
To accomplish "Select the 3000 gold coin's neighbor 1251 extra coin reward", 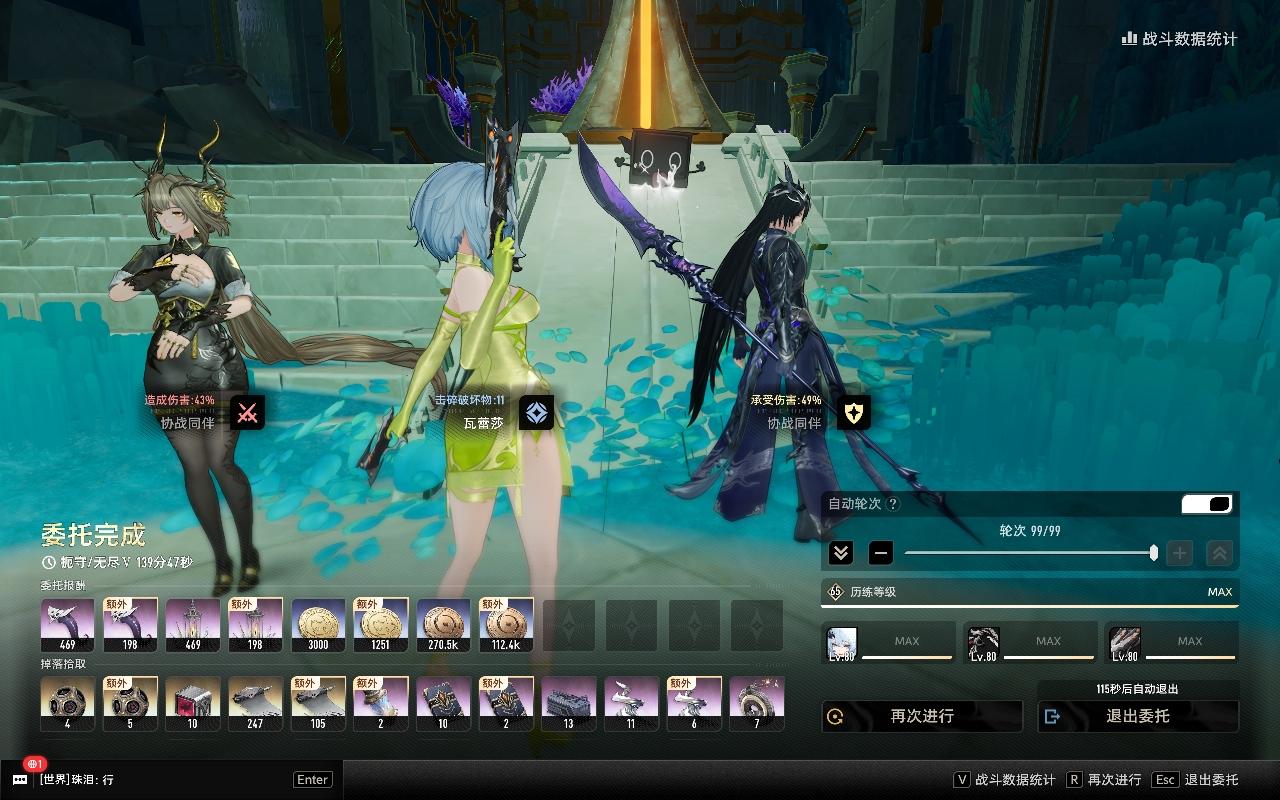I will [x=381, y=625].
